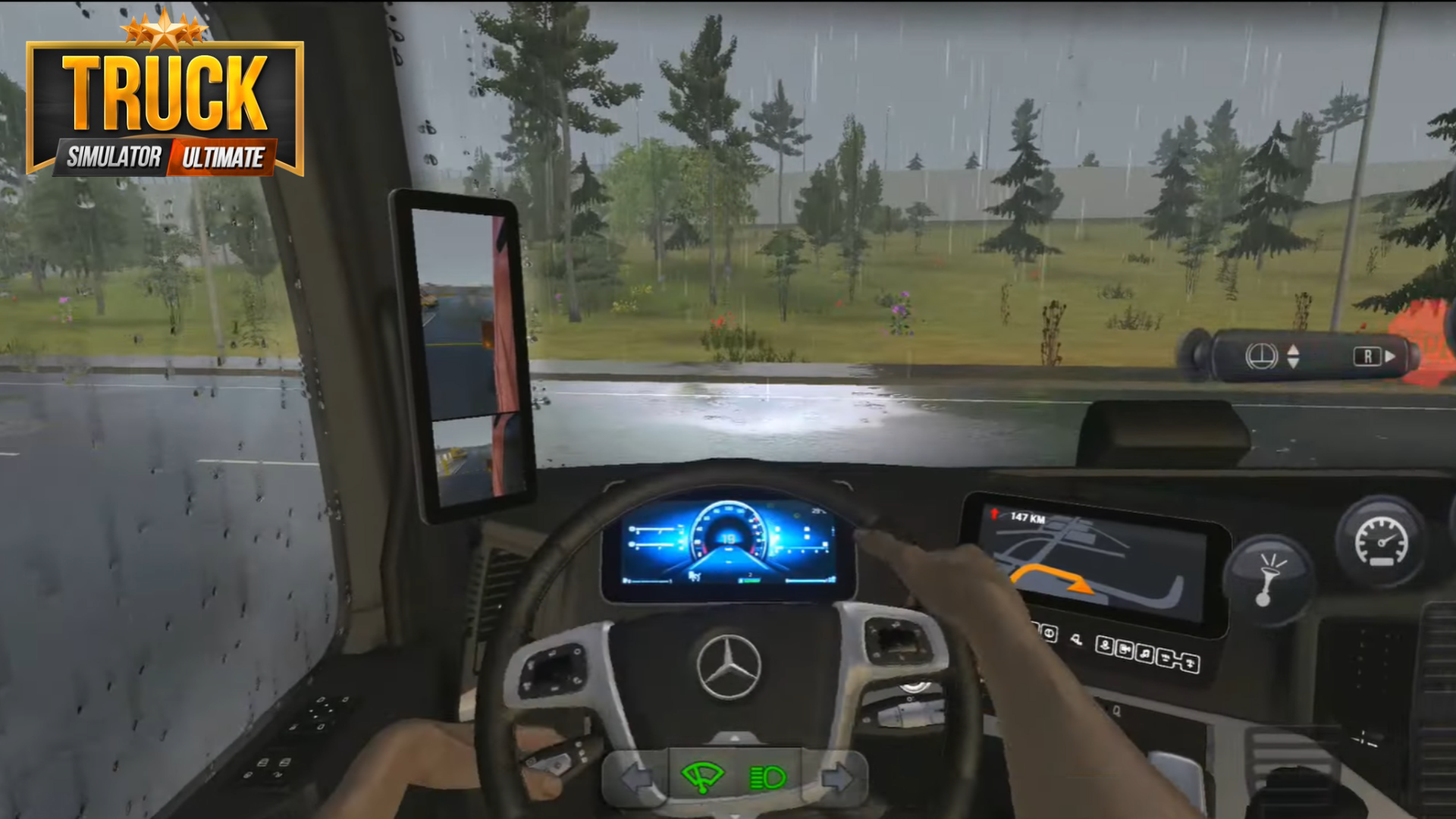The width and height of the screenshot is (1456, 819).
Task: Tap the up arrow on the gear shifter
Action: 1294,350
